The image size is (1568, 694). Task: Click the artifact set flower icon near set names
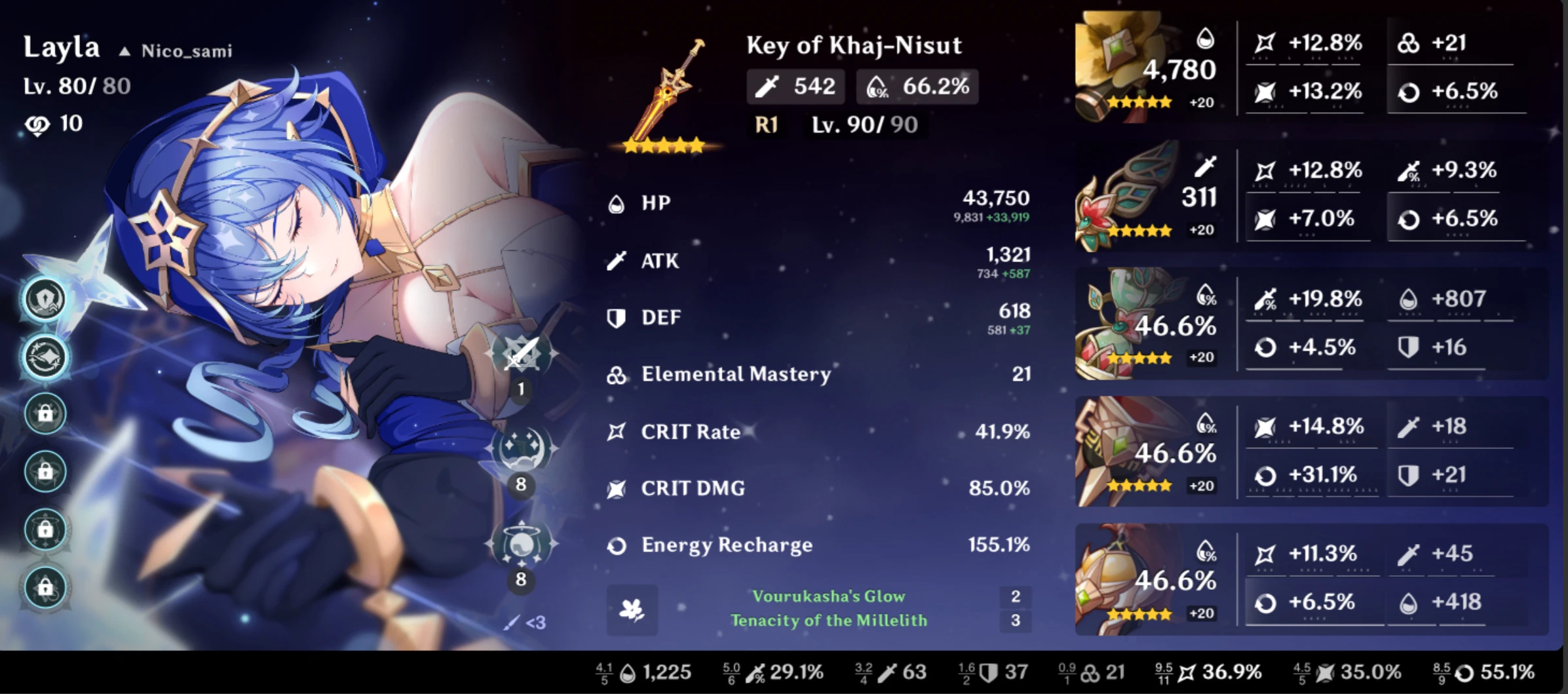(x=633, y=610)
